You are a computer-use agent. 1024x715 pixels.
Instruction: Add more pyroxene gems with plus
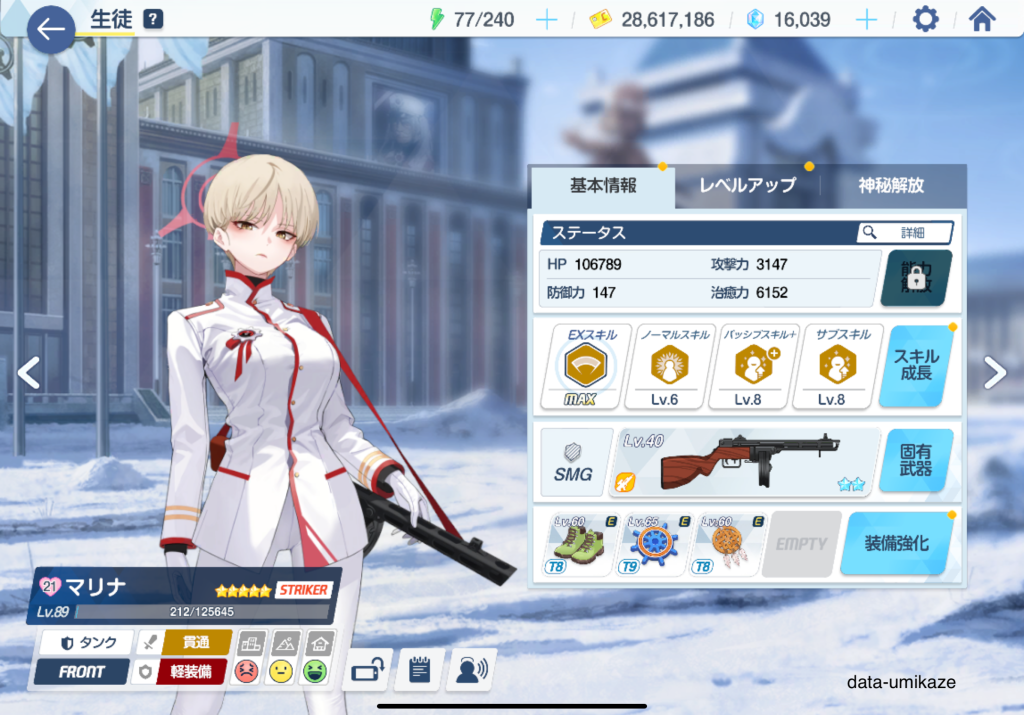866,20
